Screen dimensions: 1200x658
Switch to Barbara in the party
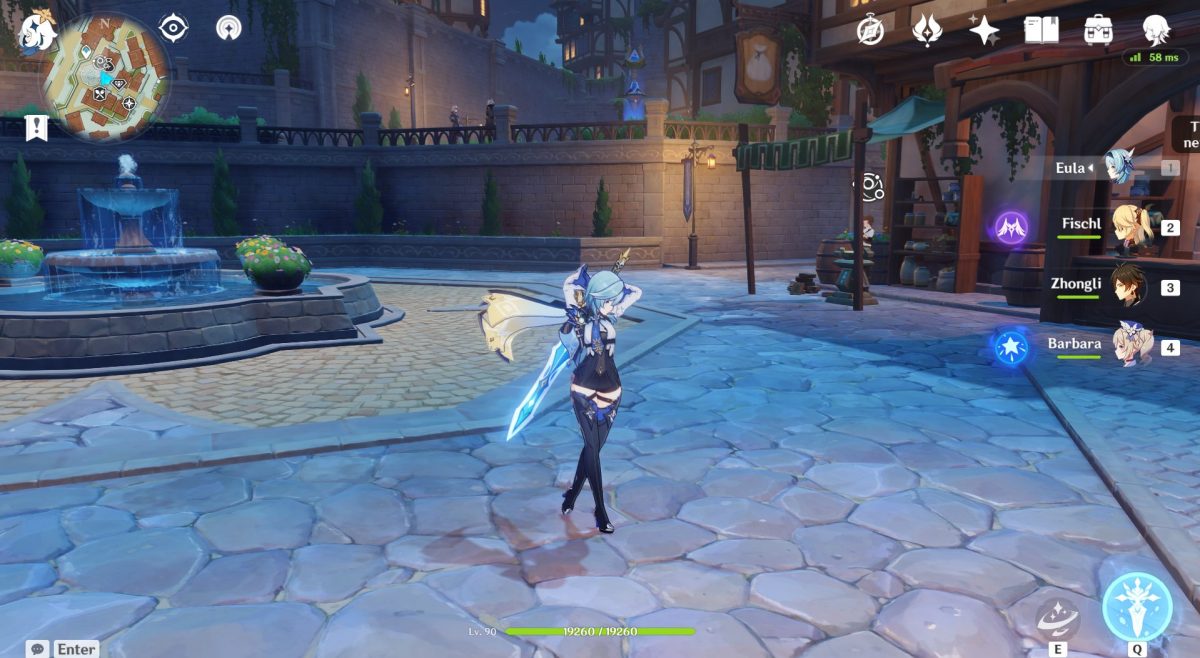click(1133, 346)
